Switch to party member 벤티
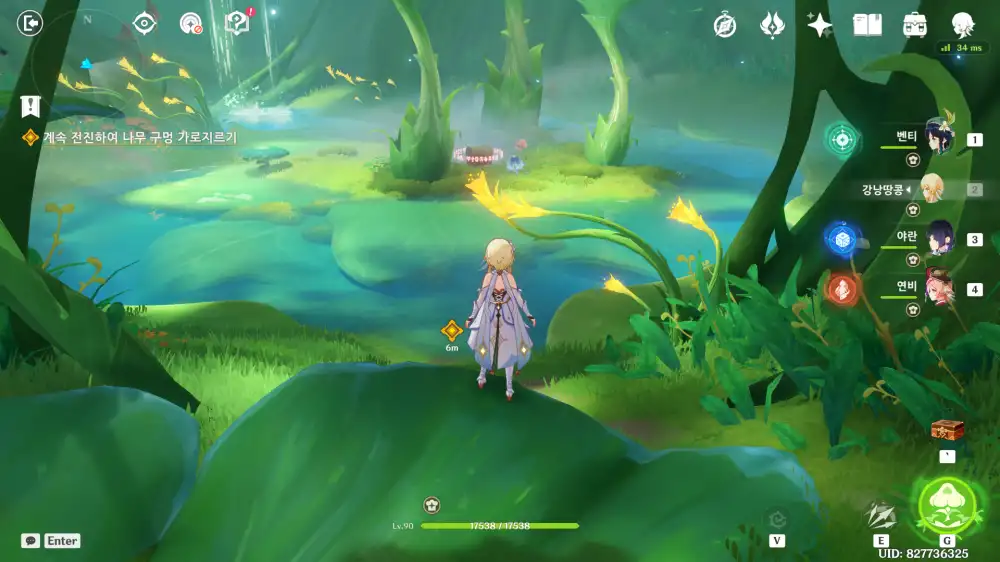This screenshot has height=562, width=1000. coord(938,137)
